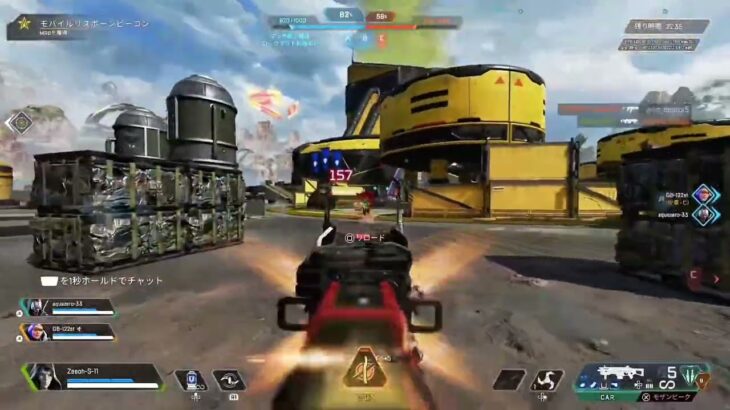
Task: Use the tactical ability icon
Action: [x=228, y=380]
